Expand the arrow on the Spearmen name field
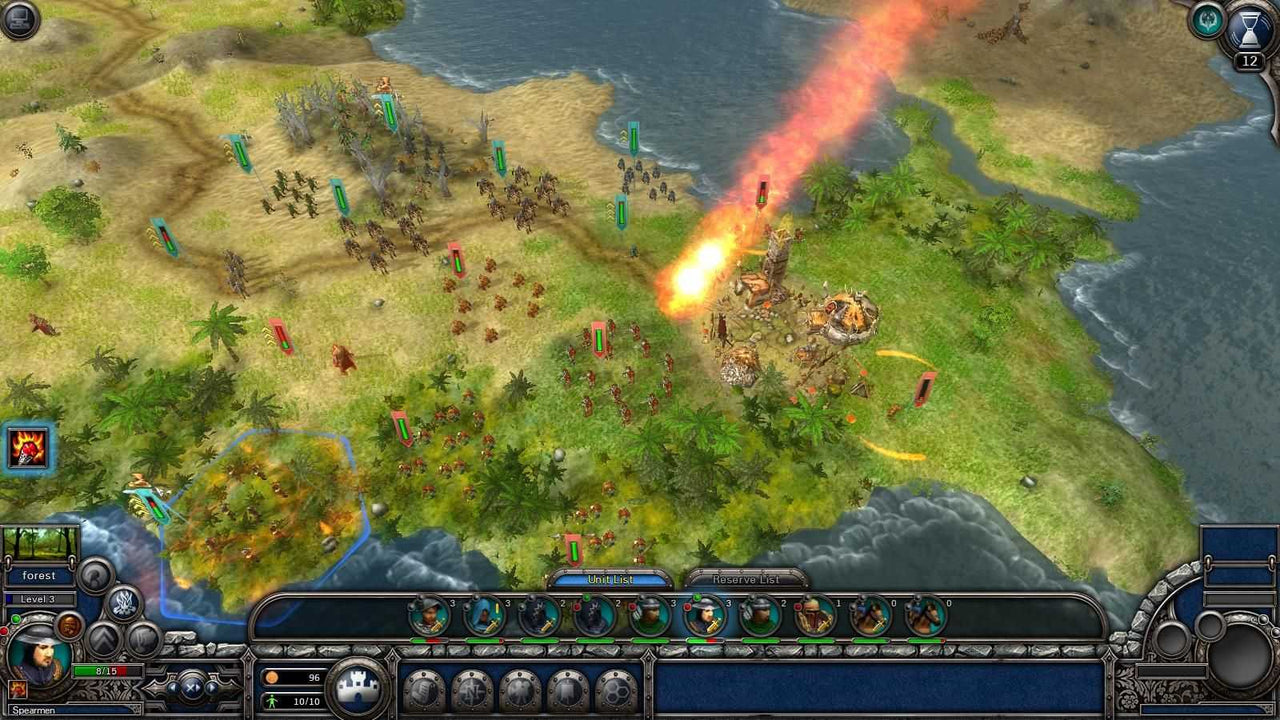This screenshot has height=720, width=1280. [133, 708]
